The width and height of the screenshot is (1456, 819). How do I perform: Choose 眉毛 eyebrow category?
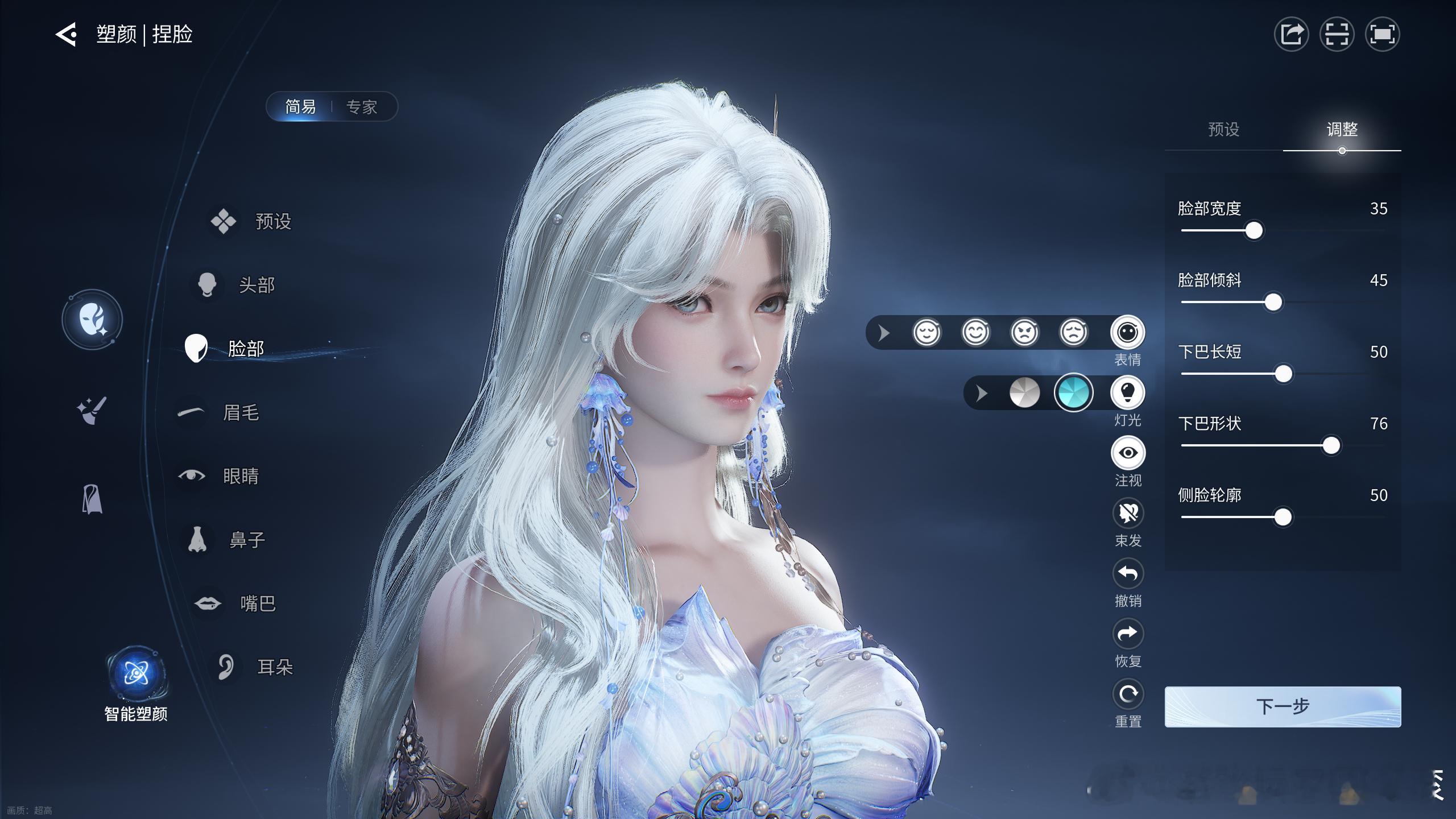(x=240, y=412)
